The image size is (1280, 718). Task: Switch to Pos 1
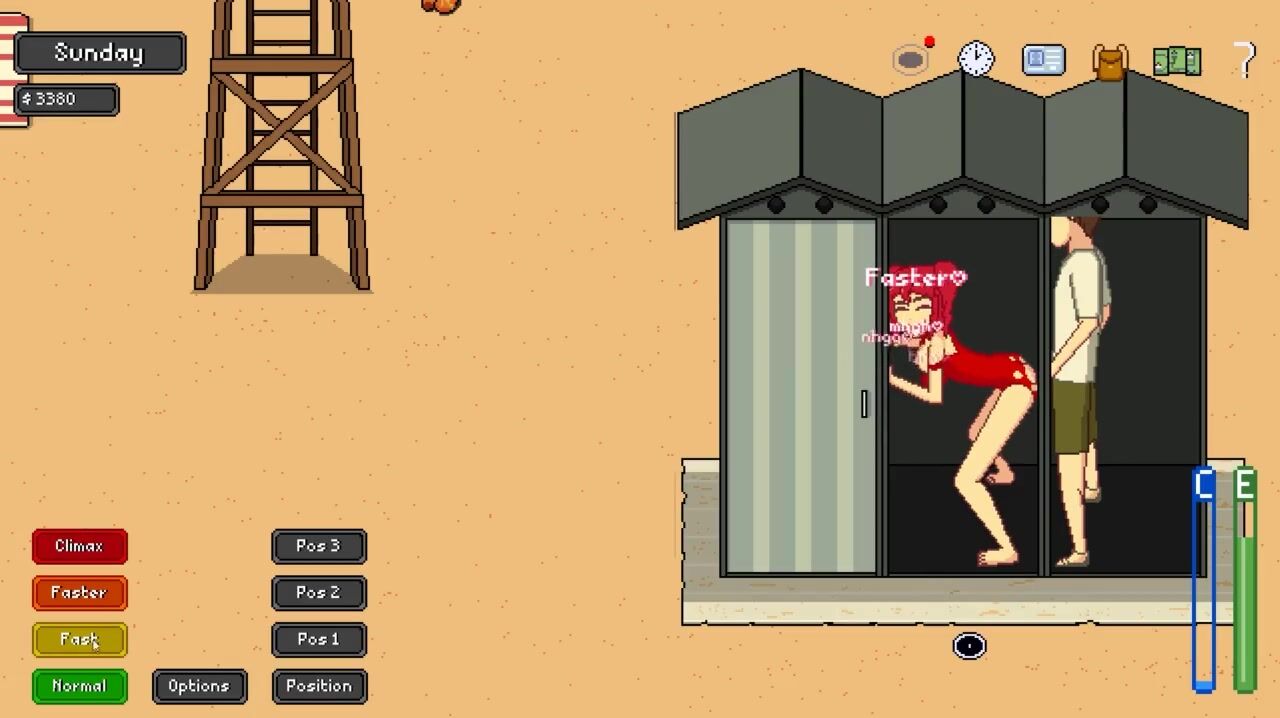pyautogui.click(x=319, y=639)
